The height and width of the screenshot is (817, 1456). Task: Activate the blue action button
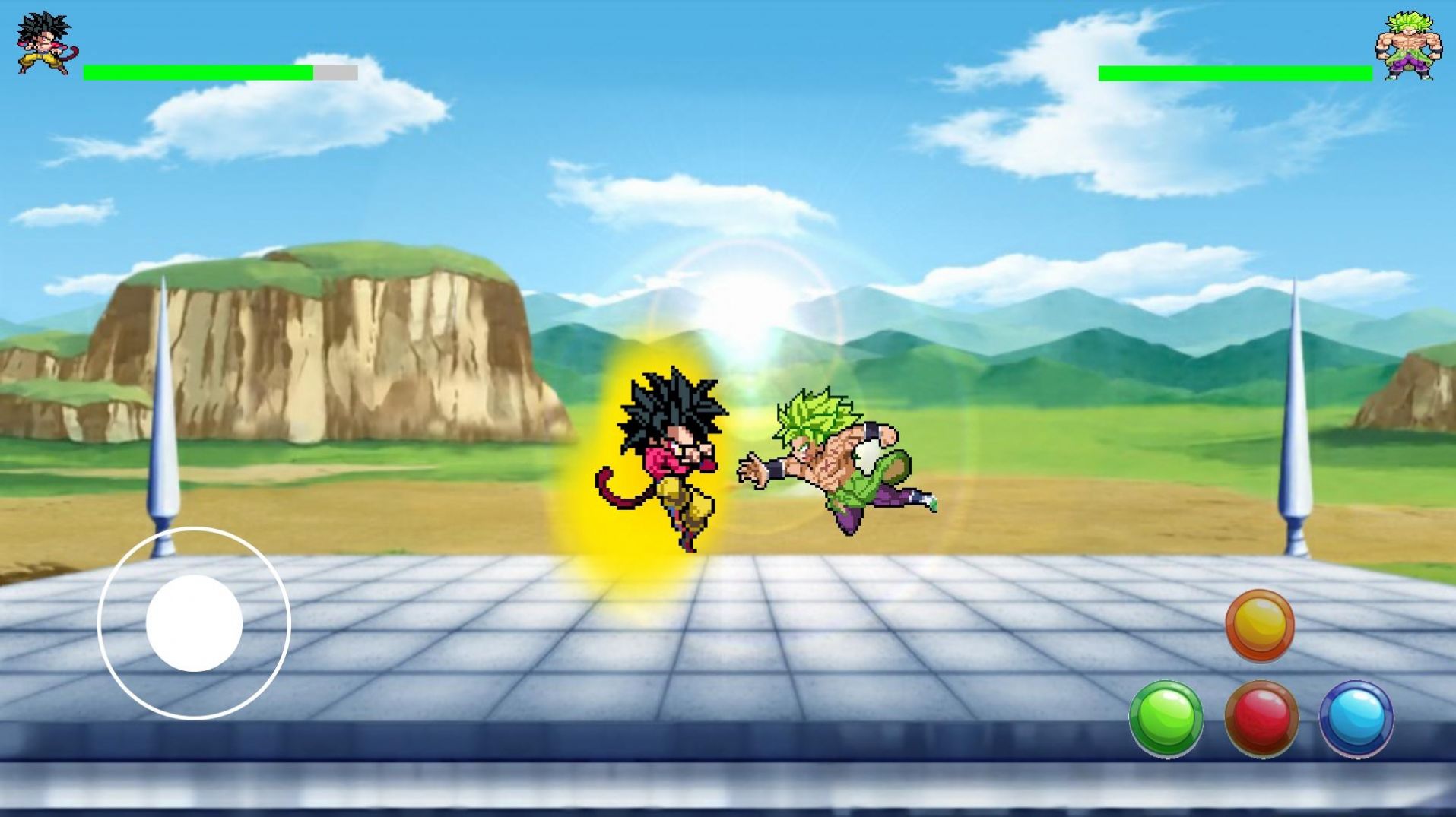(x=1356, y=718)
